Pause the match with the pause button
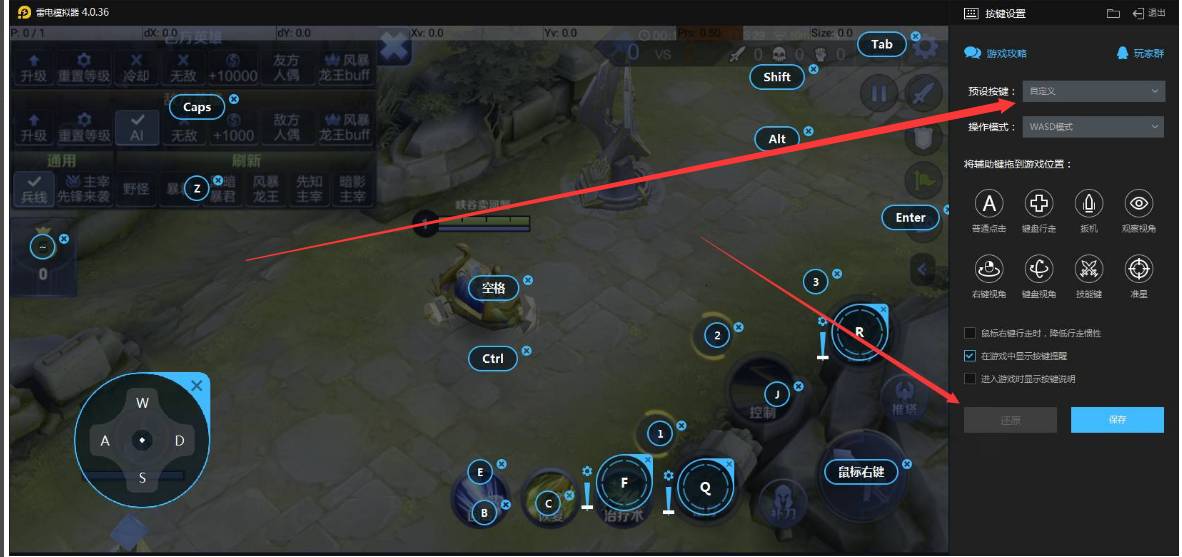This screenshot has width=1182, height=557. click(x=879, y=94)
